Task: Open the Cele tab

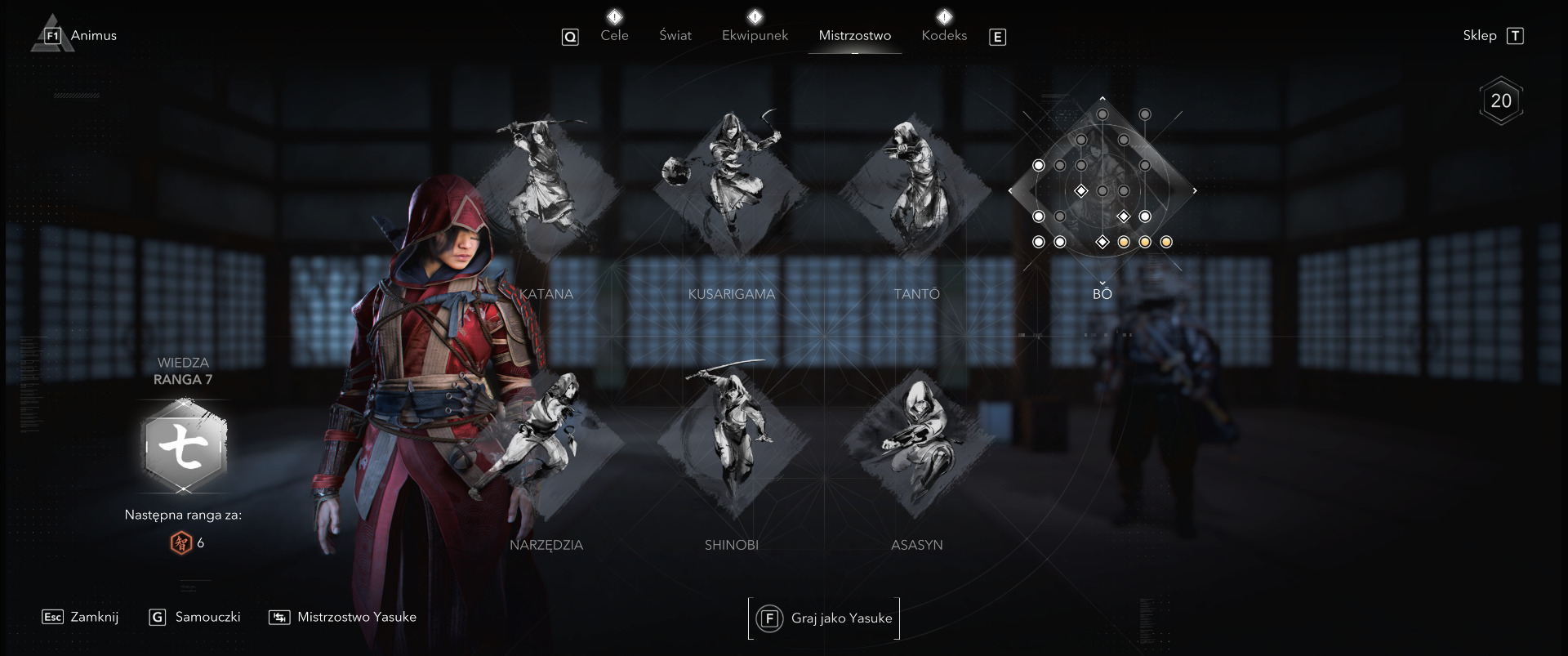Action: coord(614,35)
